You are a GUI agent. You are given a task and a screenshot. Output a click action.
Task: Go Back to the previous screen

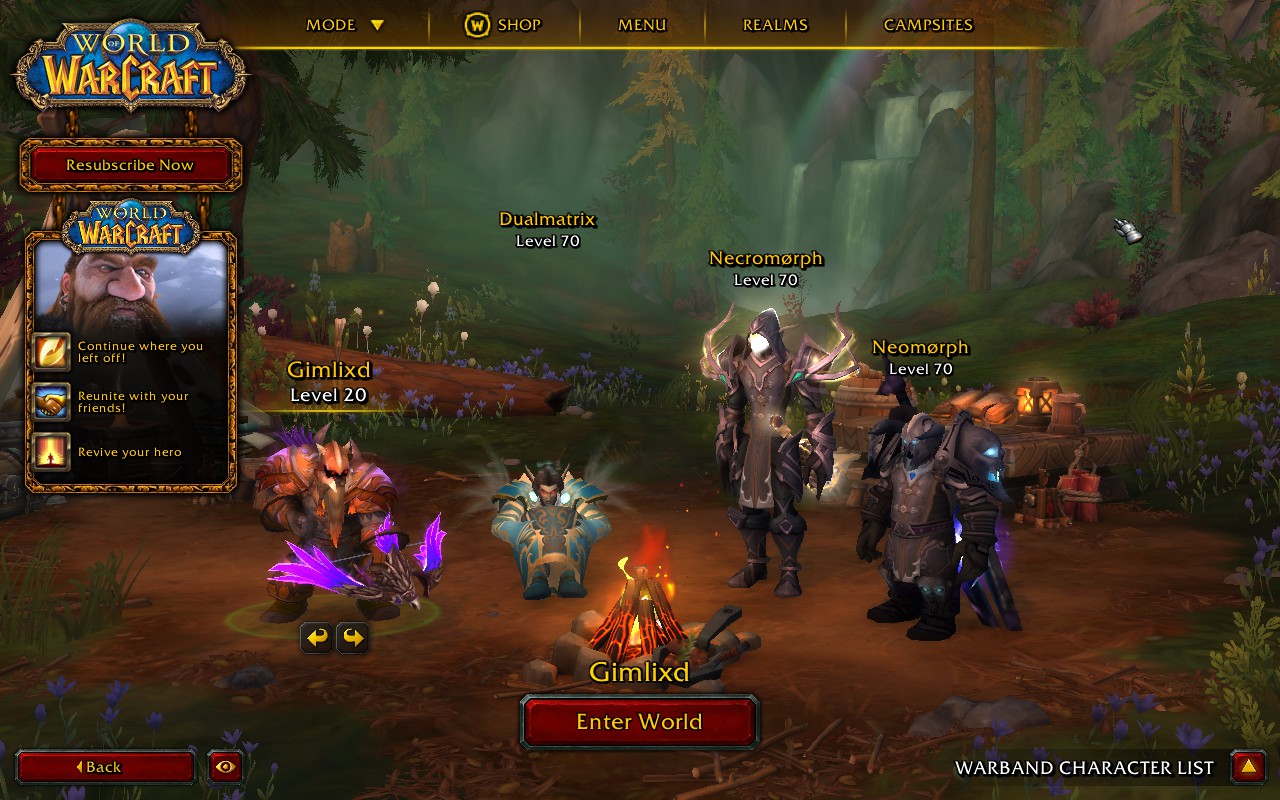(105, 767)
